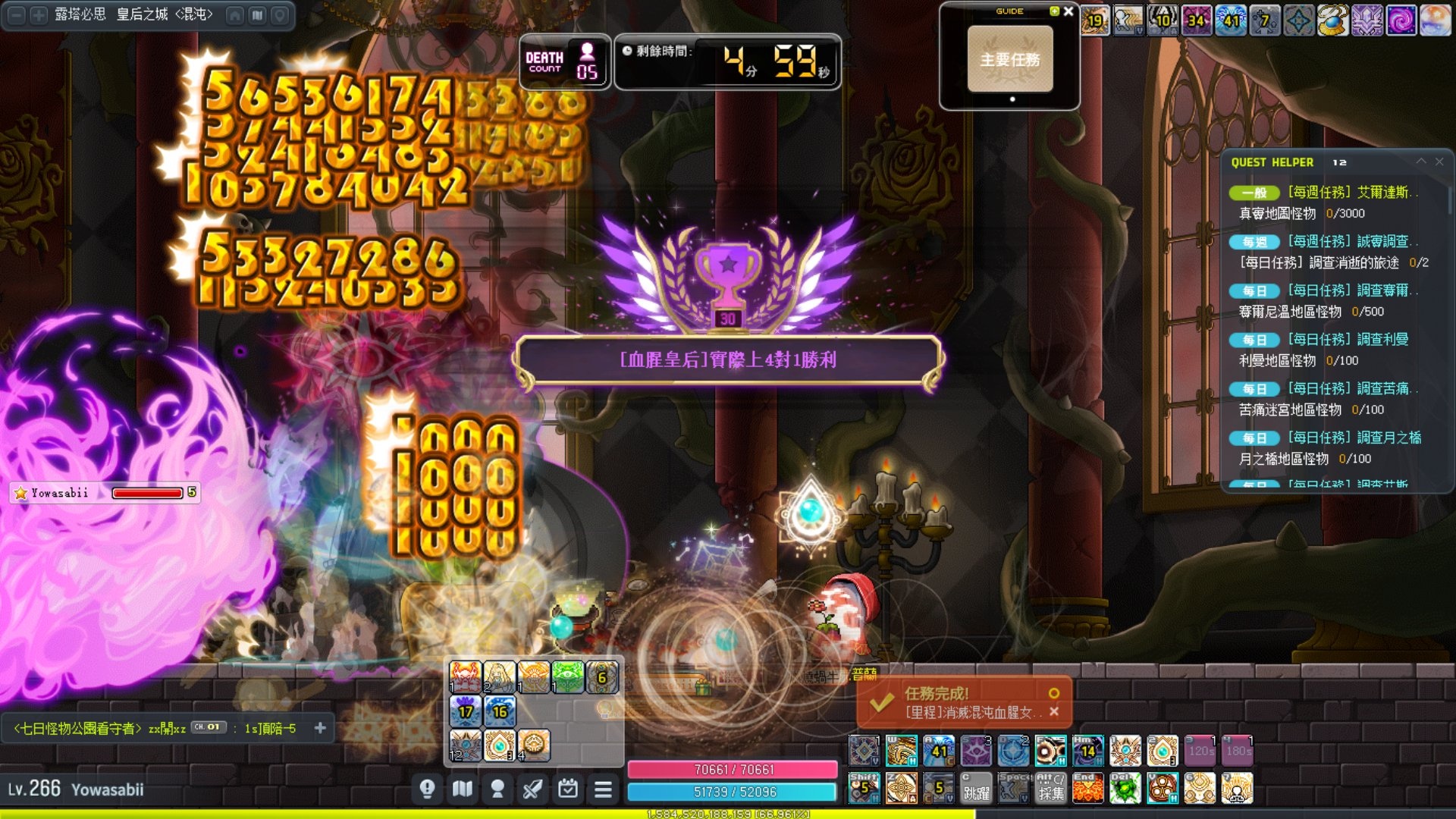This screenshot has height=819, width=1456.
Task: Shrink the minimap with the minus button
Action: coord(17,14)
